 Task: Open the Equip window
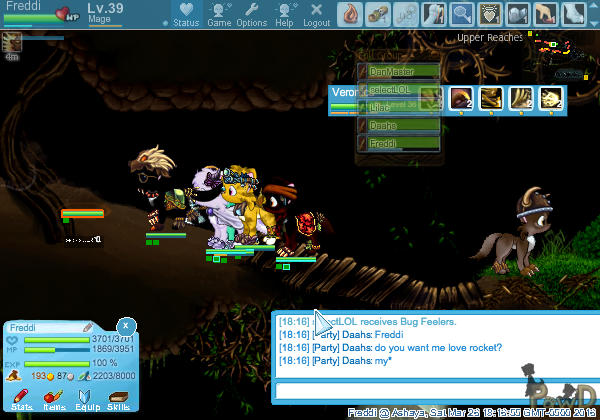[x=86, y=400]
